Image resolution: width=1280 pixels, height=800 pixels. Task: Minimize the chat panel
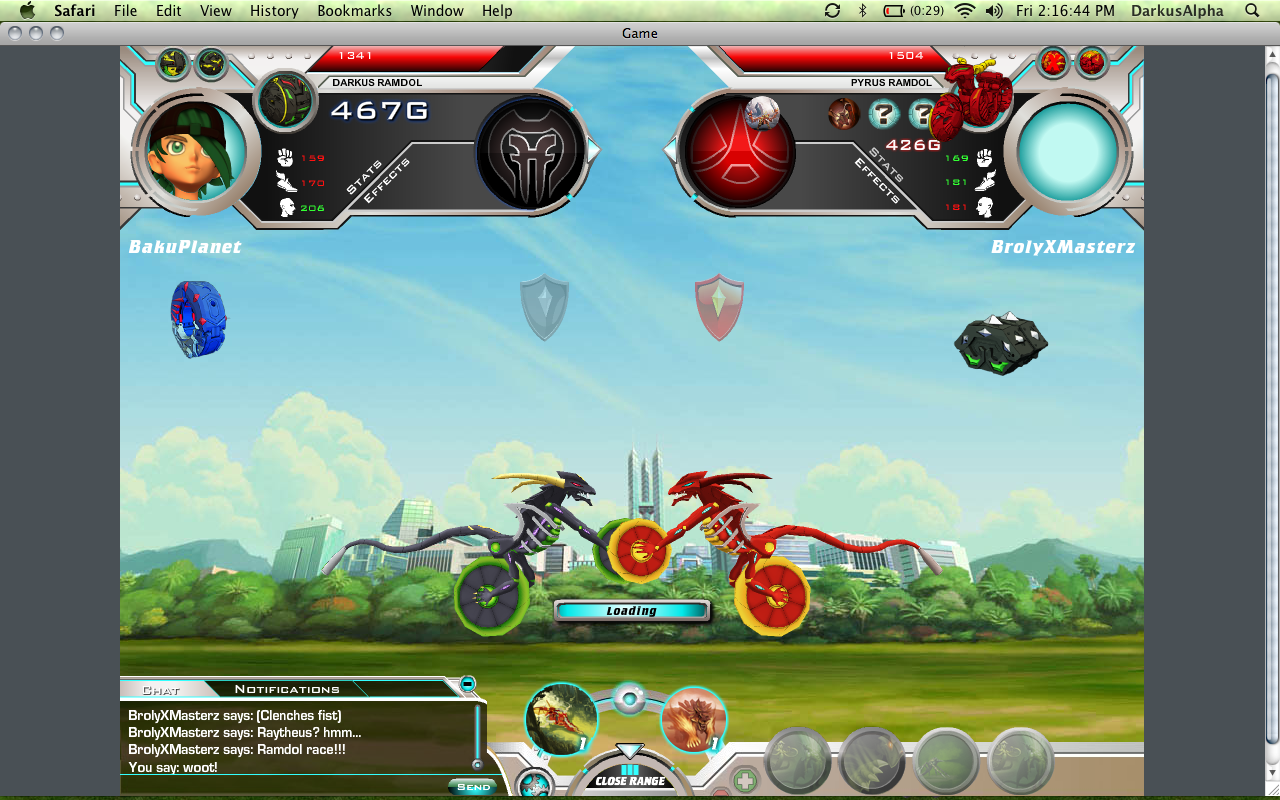pyautogui.click(x=467, y=684)
